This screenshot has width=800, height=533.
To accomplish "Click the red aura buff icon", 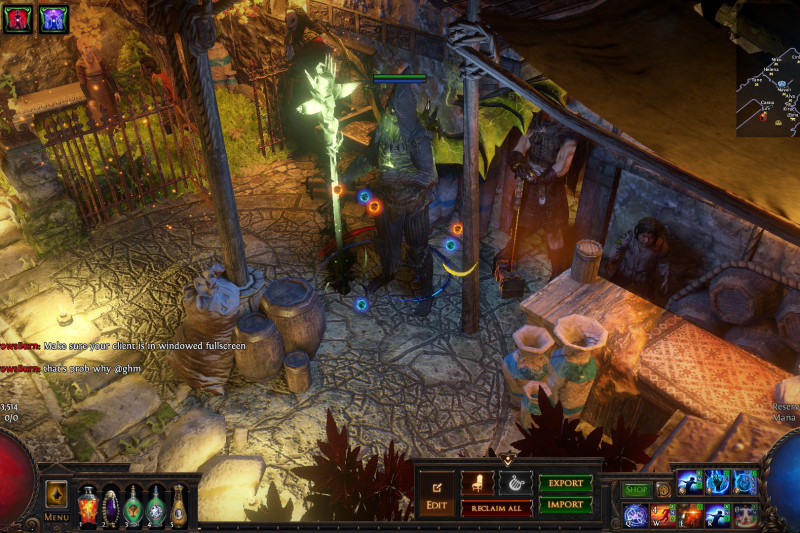I will click(x=19, y=18).
